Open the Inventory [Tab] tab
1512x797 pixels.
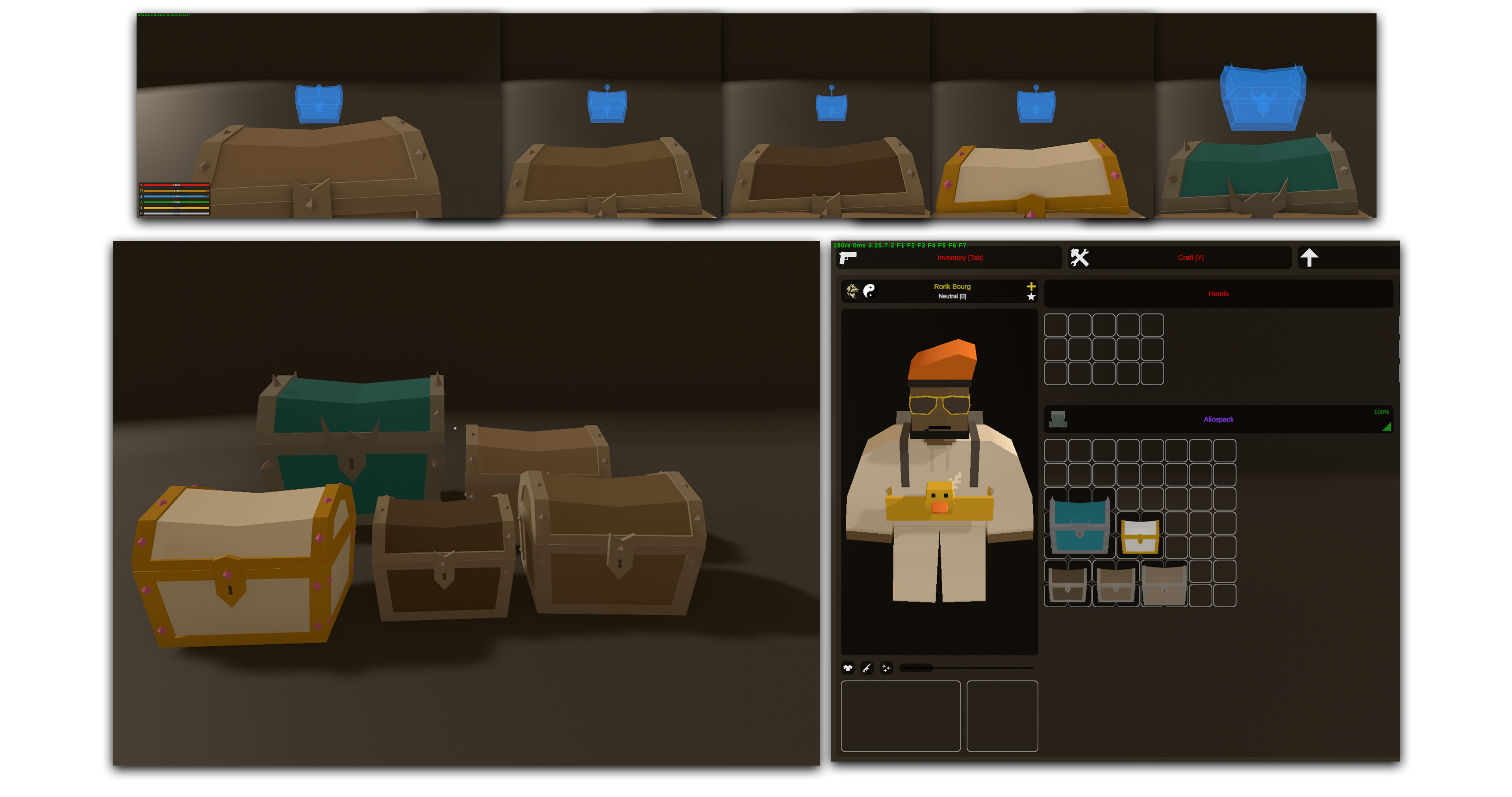click(959, 258)
